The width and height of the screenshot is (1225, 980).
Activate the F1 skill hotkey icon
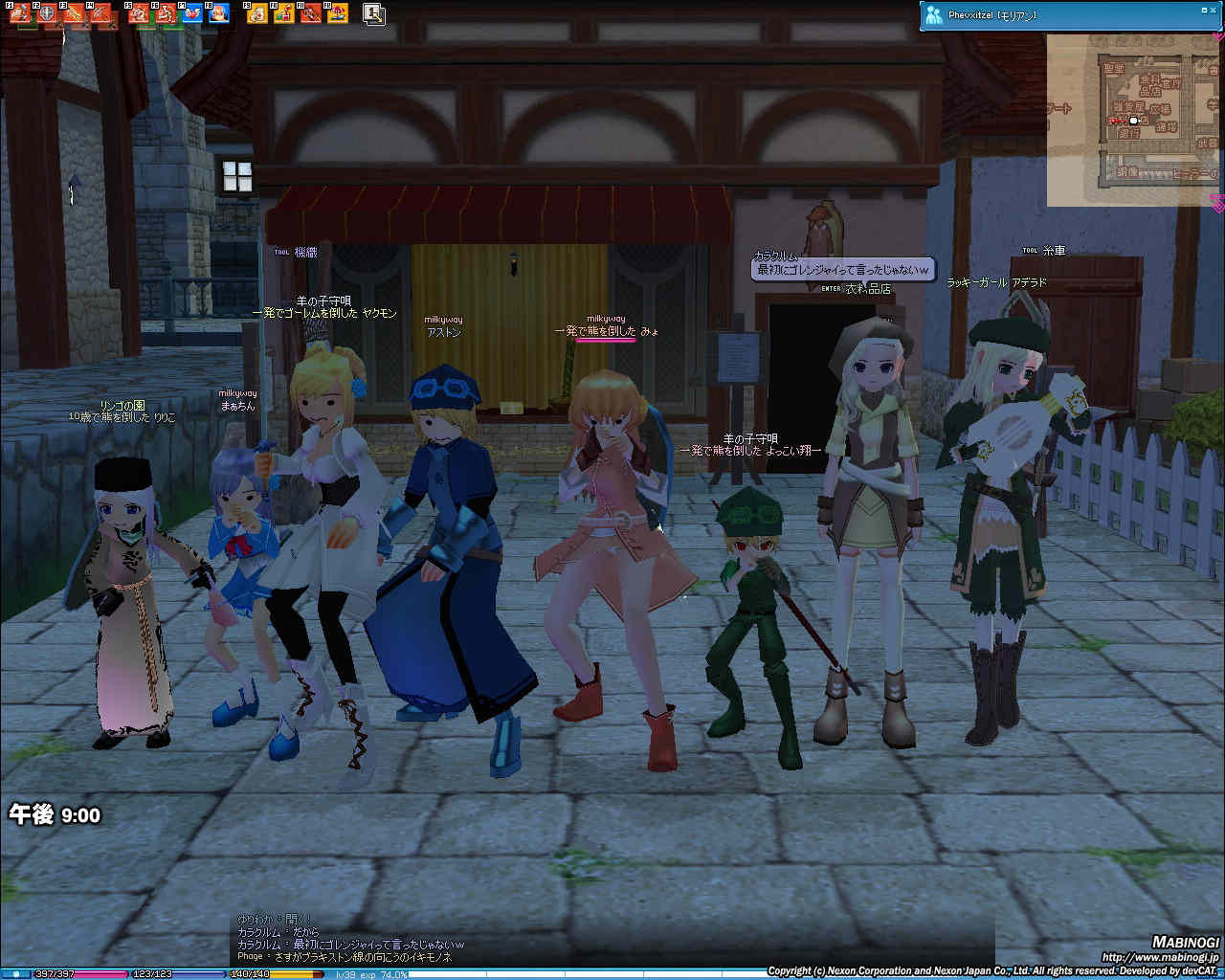point(20,13)
